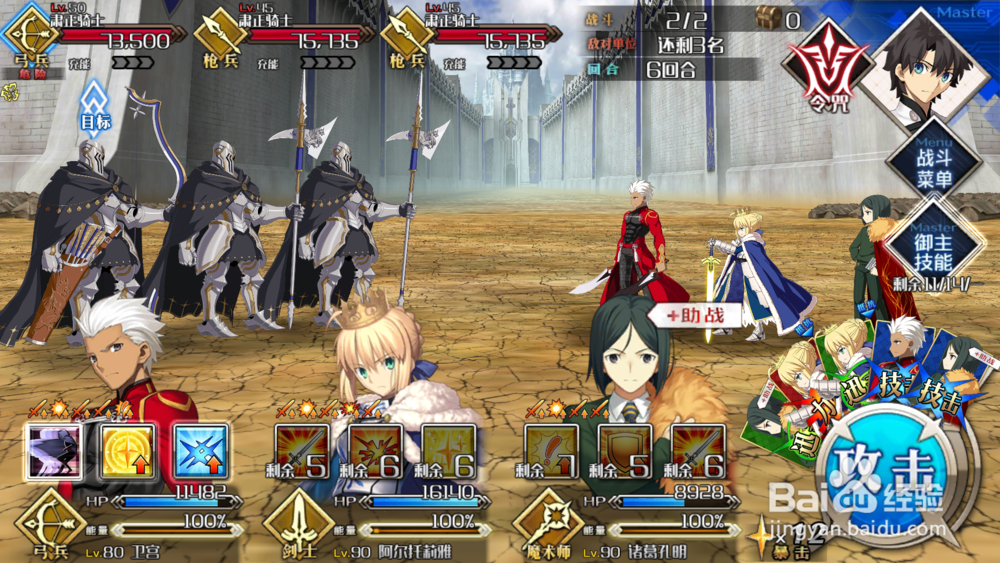Viewport: 1000px width, 563px height.
Task: Select Artoria's skill with 5 turns remaining
Action: 301,452
